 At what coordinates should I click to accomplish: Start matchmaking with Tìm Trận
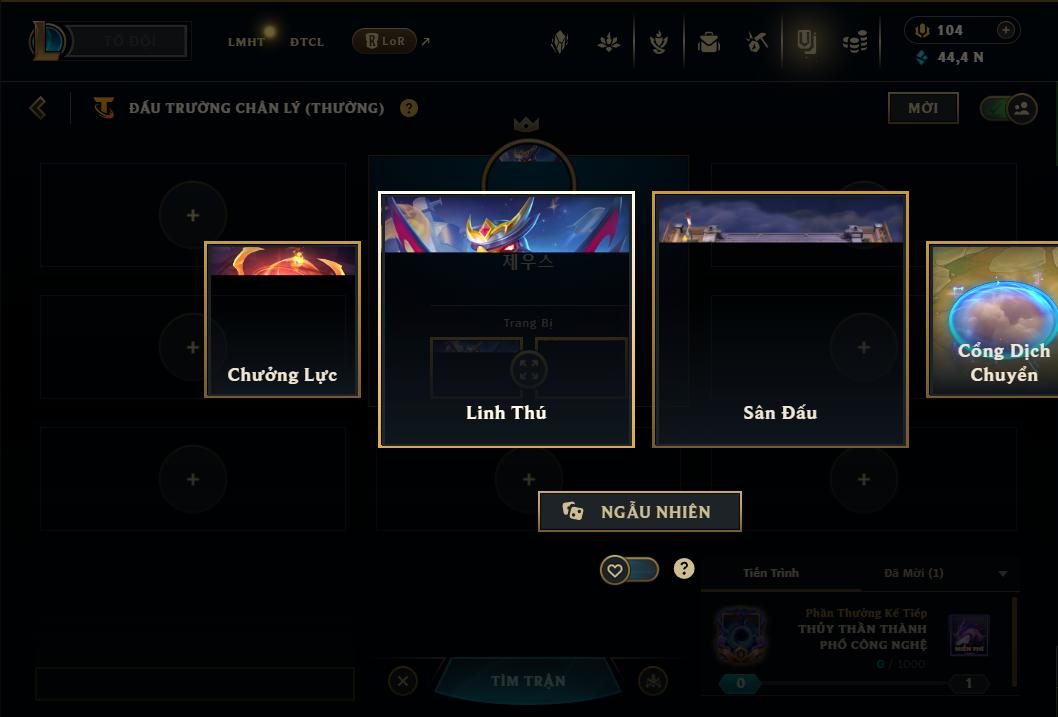(528, 681)
